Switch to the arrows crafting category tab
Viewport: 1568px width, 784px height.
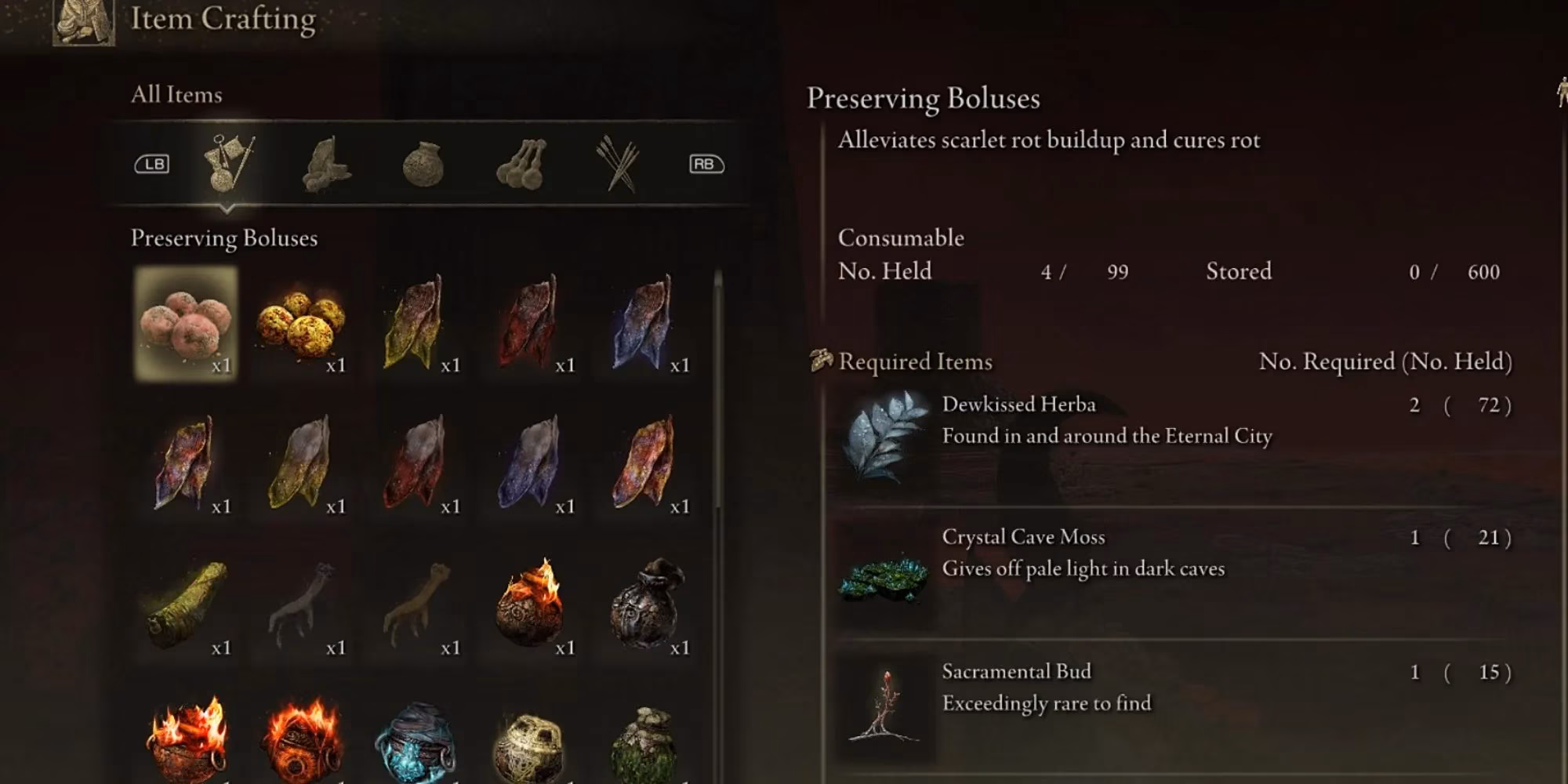click(619, 162)
